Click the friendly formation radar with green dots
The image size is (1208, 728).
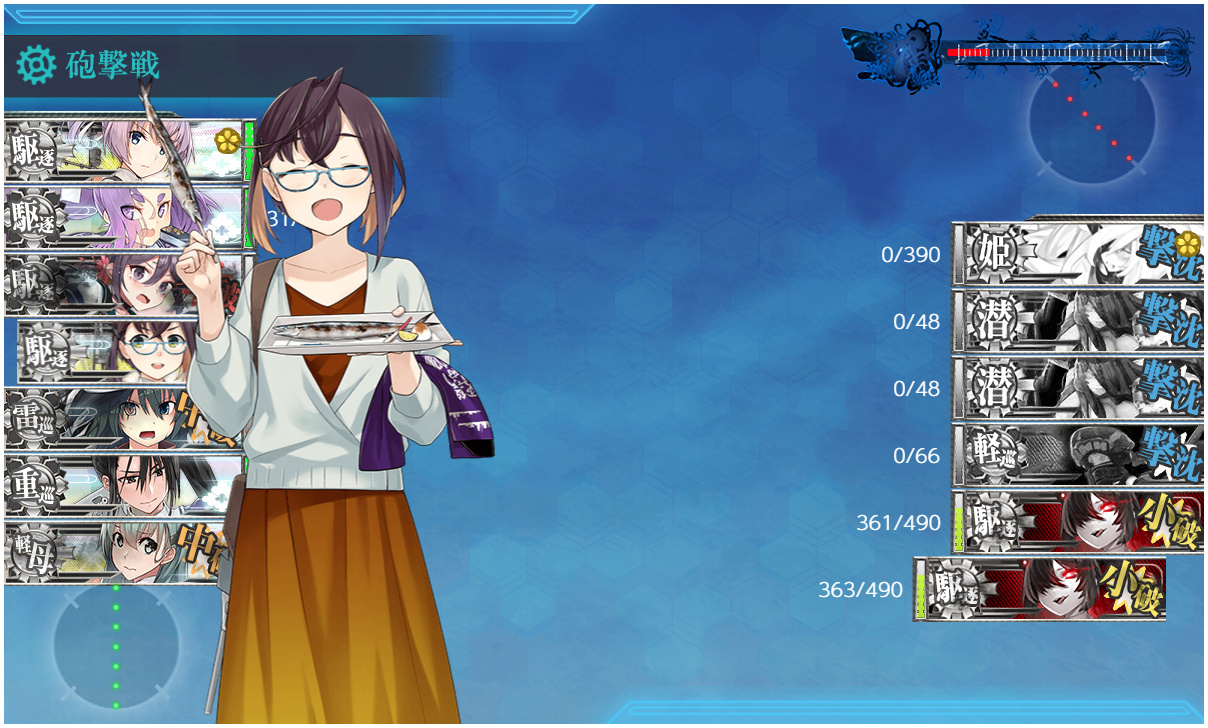[x=116, y=645]
